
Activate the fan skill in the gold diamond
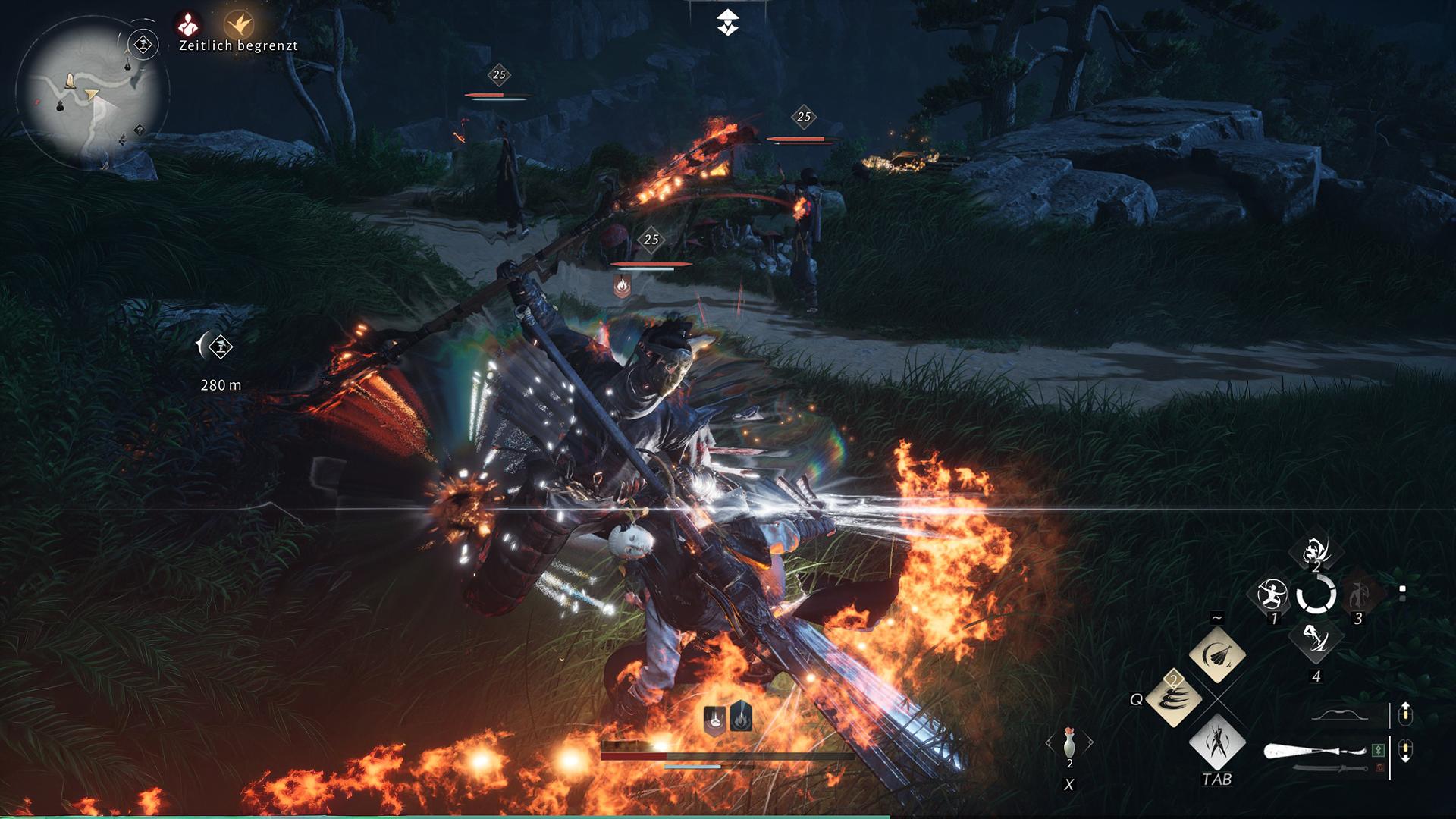[1217, 654]
